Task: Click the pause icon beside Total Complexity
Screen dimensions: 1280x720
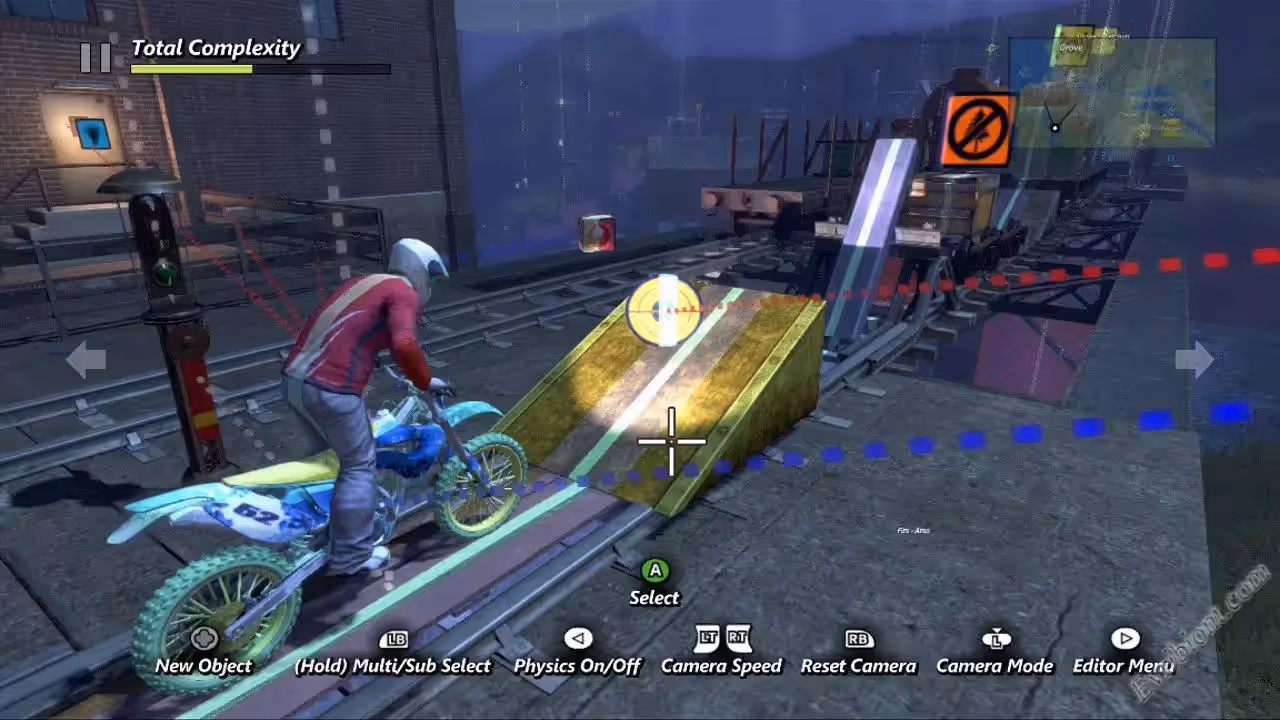Action: (x=96, y=58)
